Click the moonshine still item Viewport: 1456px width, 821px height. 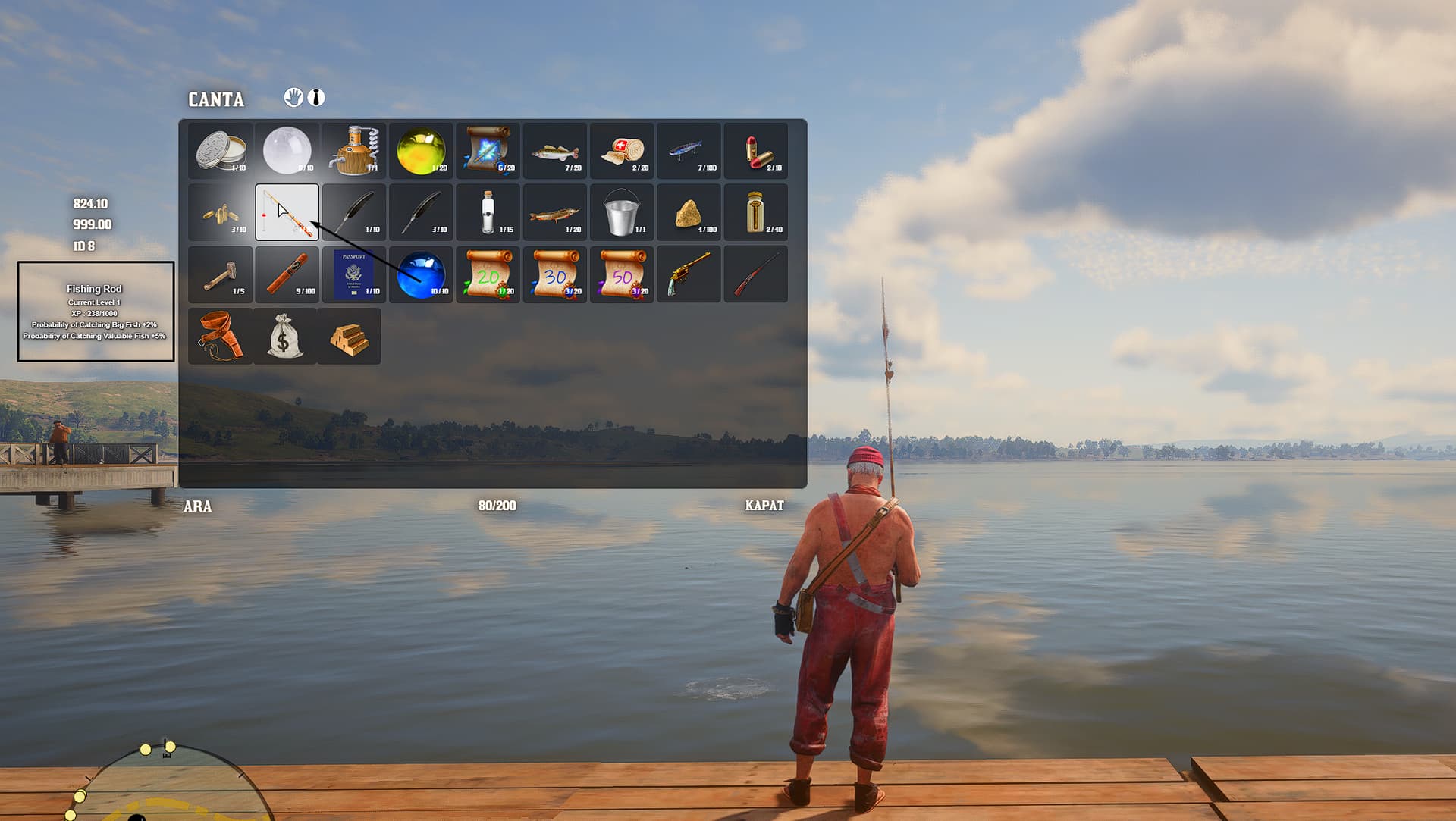[x=354, y=150]
